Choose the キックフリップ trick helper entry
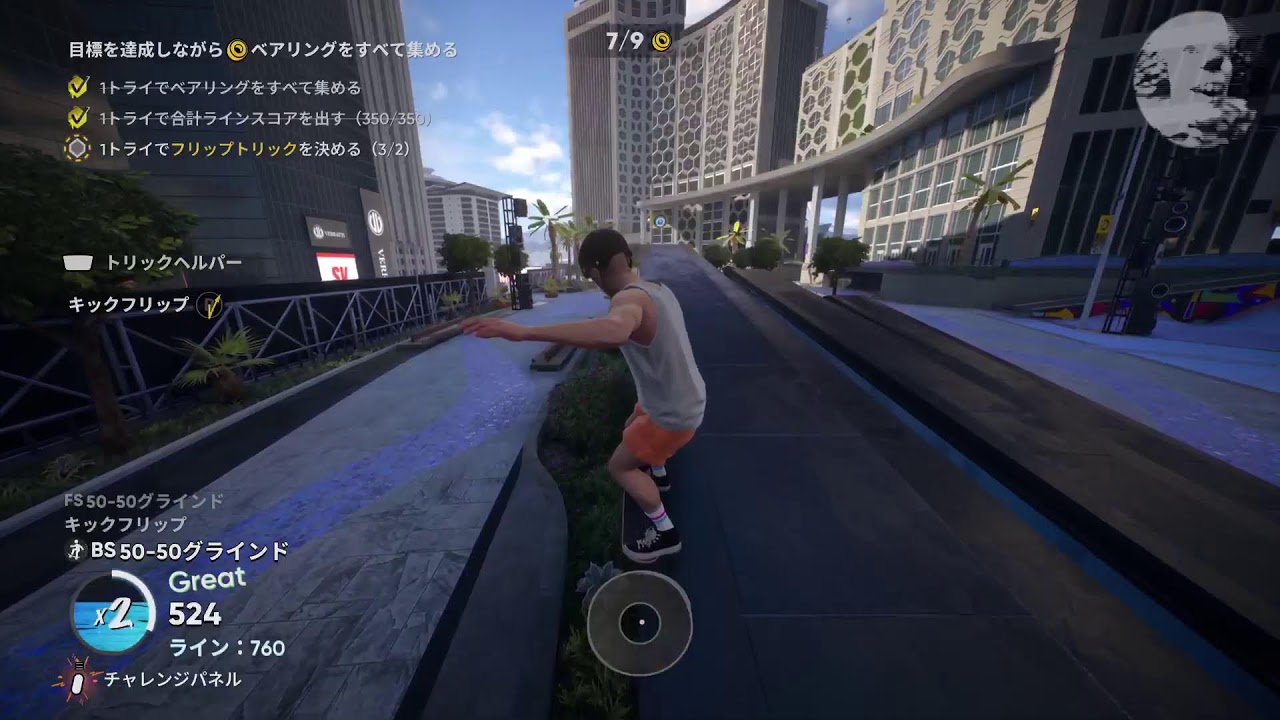This screenshot has width=1280, height=720. pyautogui.click(x=129, y=304)
